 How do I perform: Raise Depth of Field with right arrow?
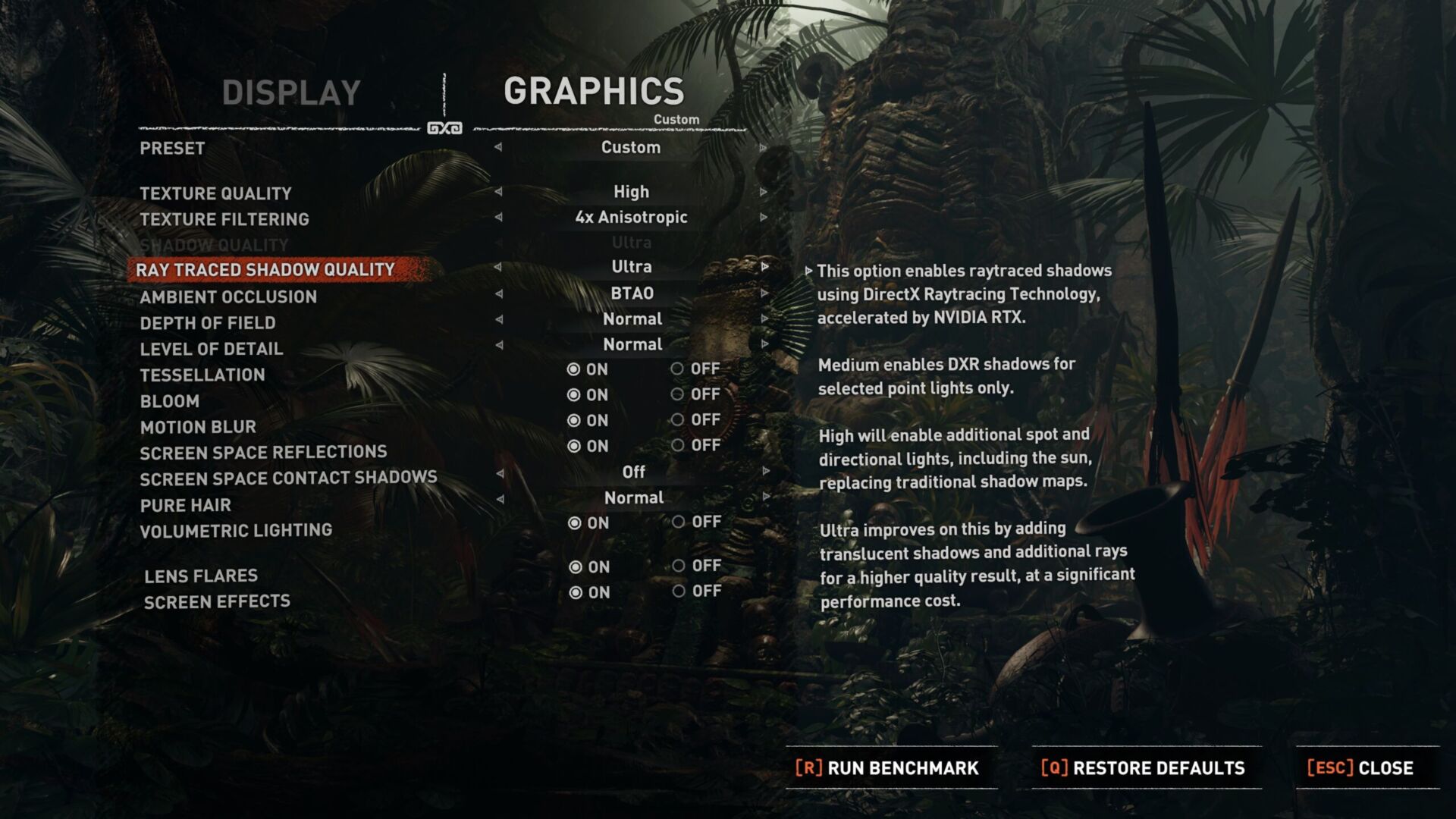pos(764,319)
